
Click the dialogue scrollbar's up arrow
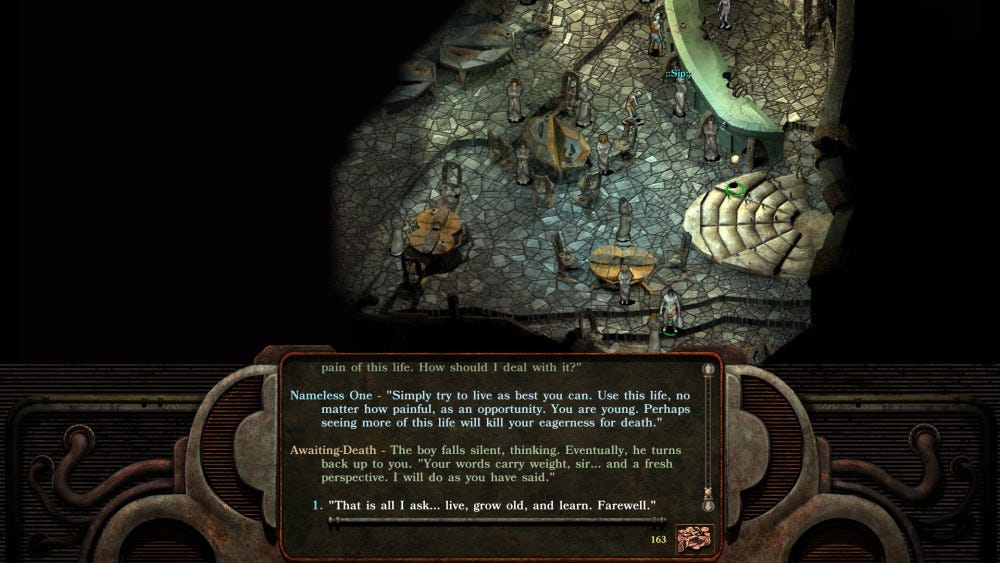click(709, 370)
